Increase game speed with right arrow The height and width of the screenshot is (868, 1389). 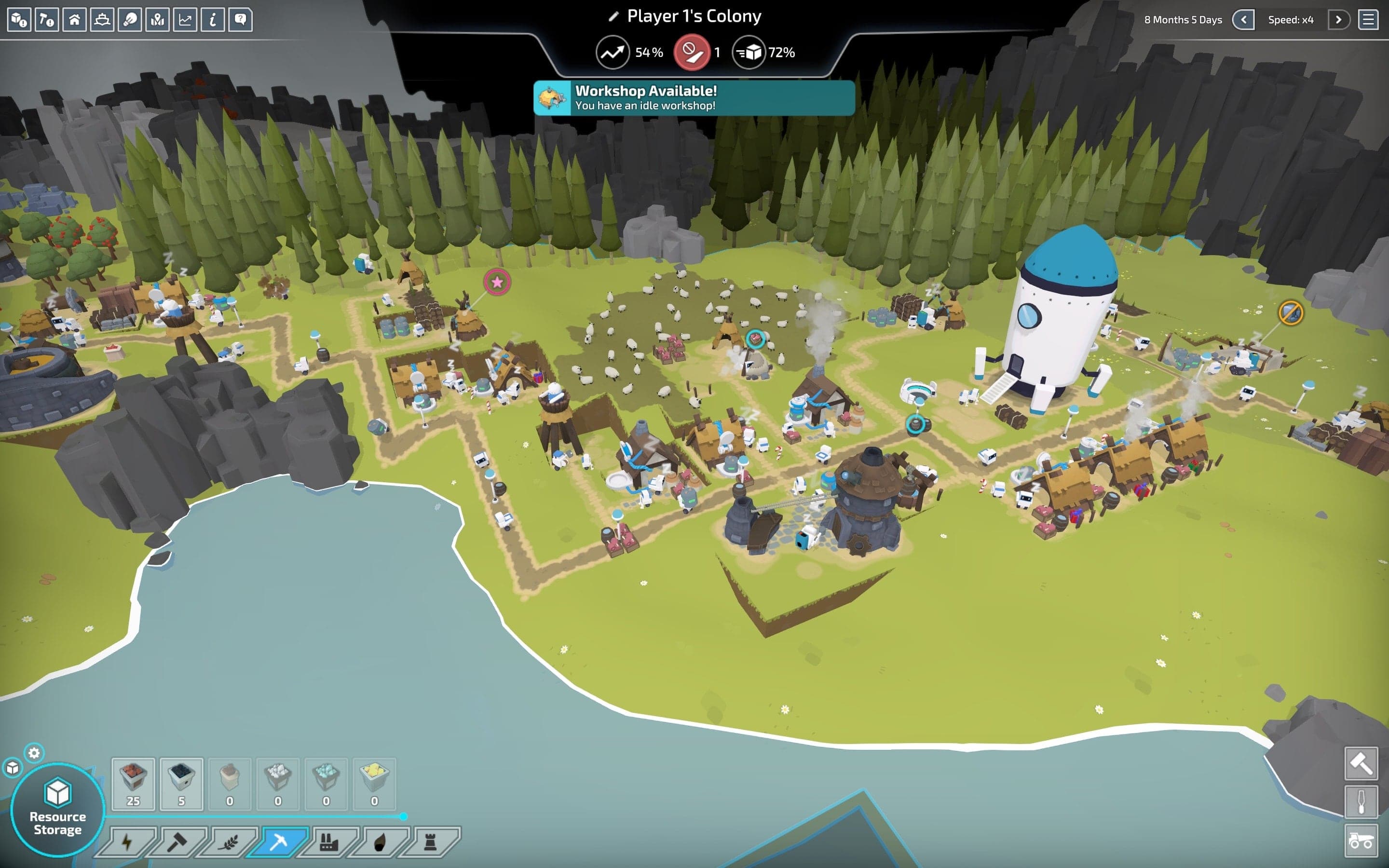[x=1338, y=20]
